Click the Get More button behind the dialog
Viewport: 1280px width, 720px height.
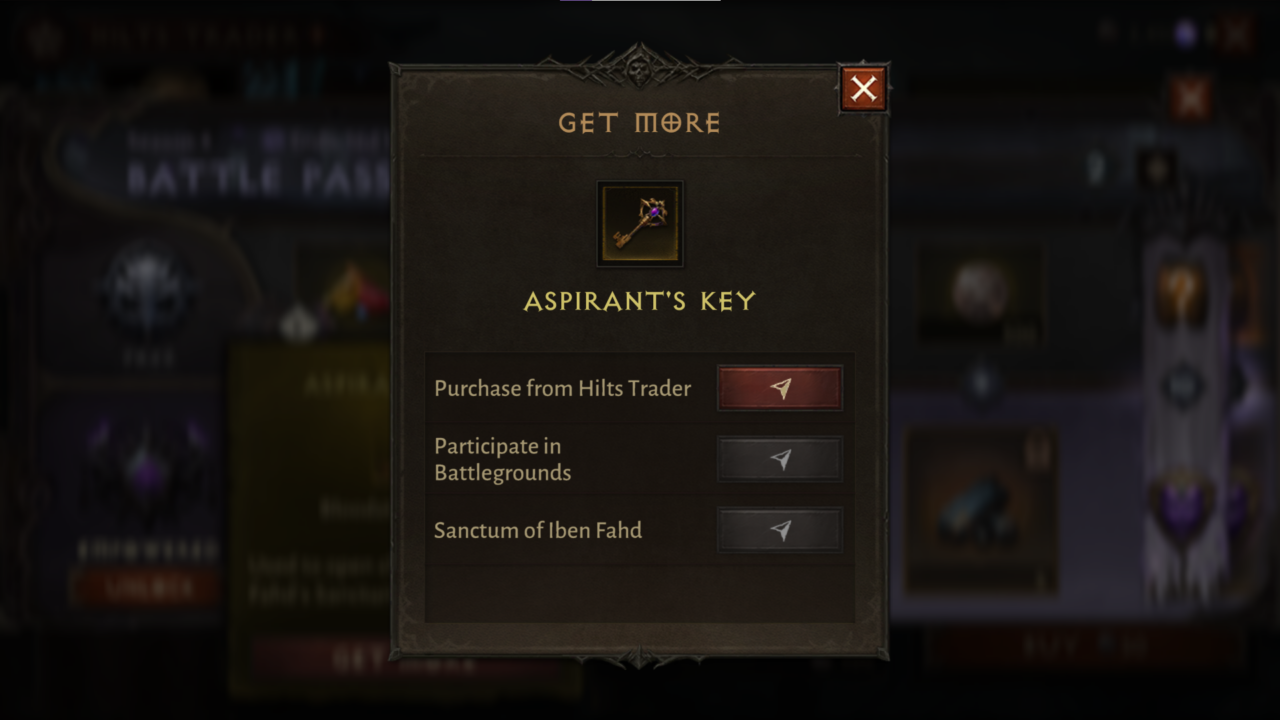point(405,663)
